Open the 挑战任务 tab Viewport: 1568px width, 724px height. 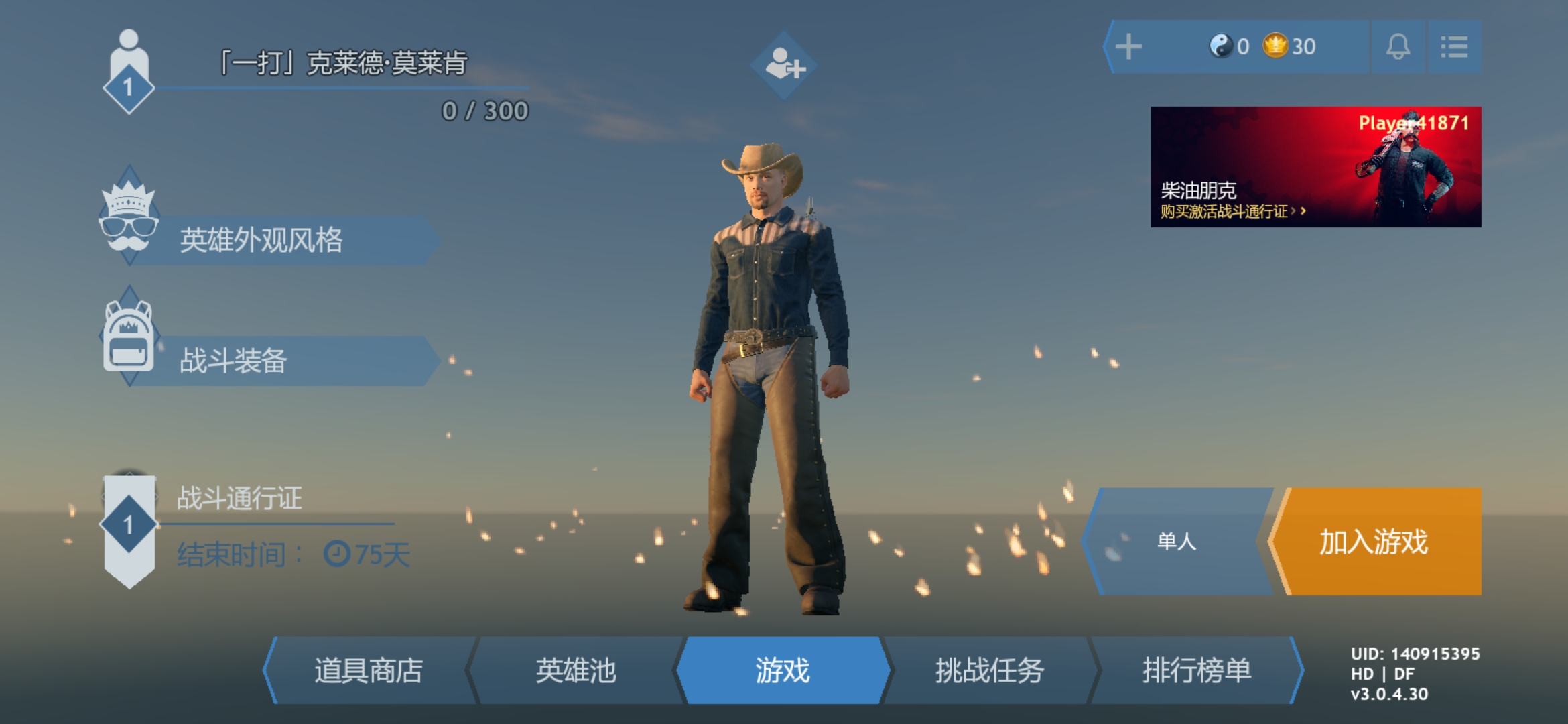click(987, 672)
